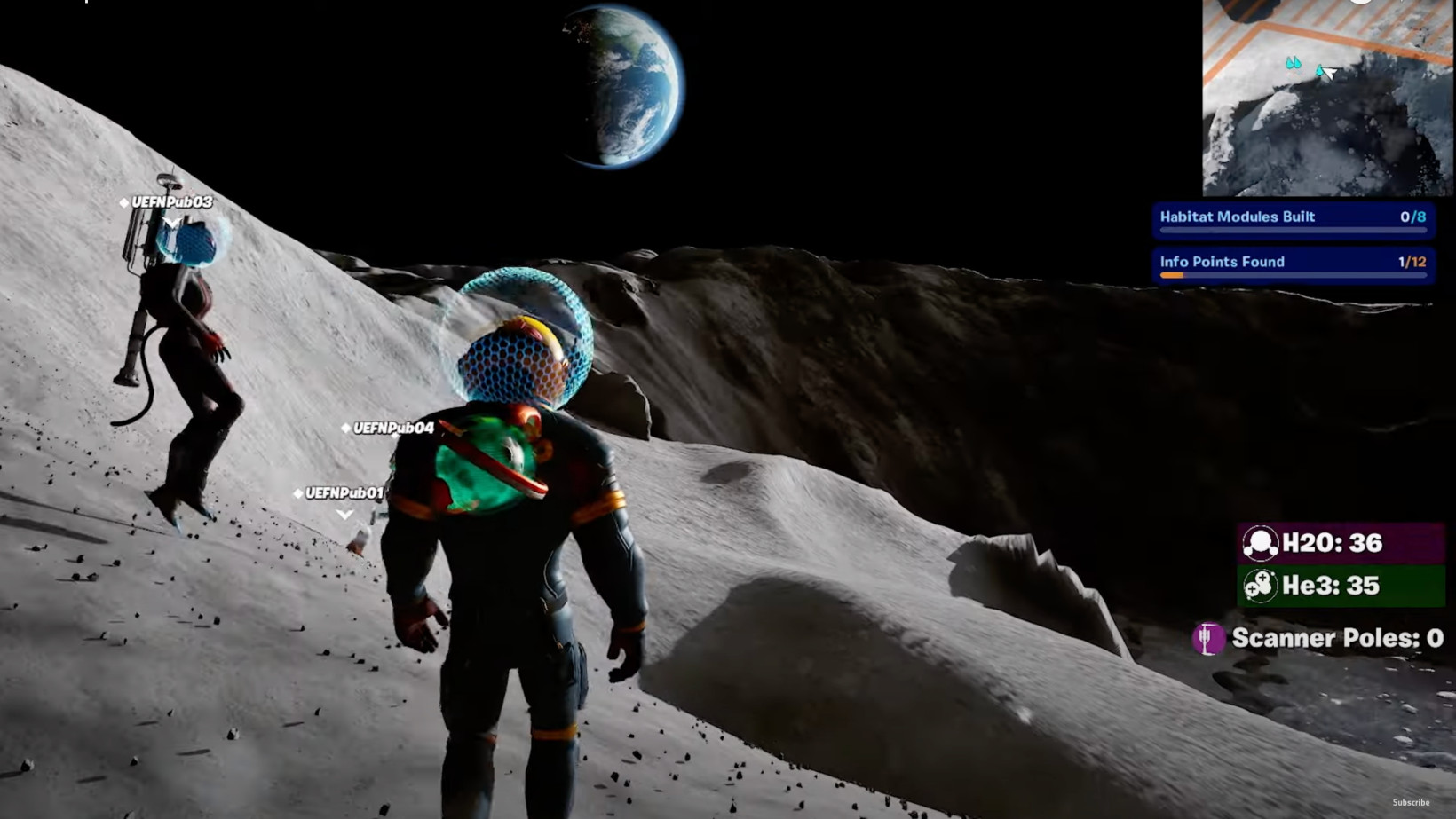This screenshot has width=1456, height=819.
Task: Click the single droplet marker on the minimap
Action: [1319, 70]
